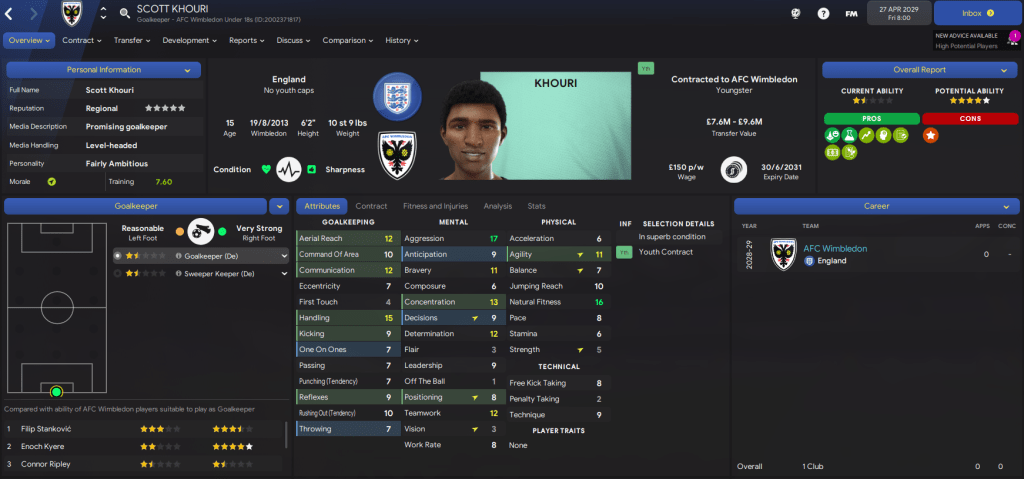Open the Discuss menu
Viewport: 1024px width, 479px height.
(x=293, y=41)
